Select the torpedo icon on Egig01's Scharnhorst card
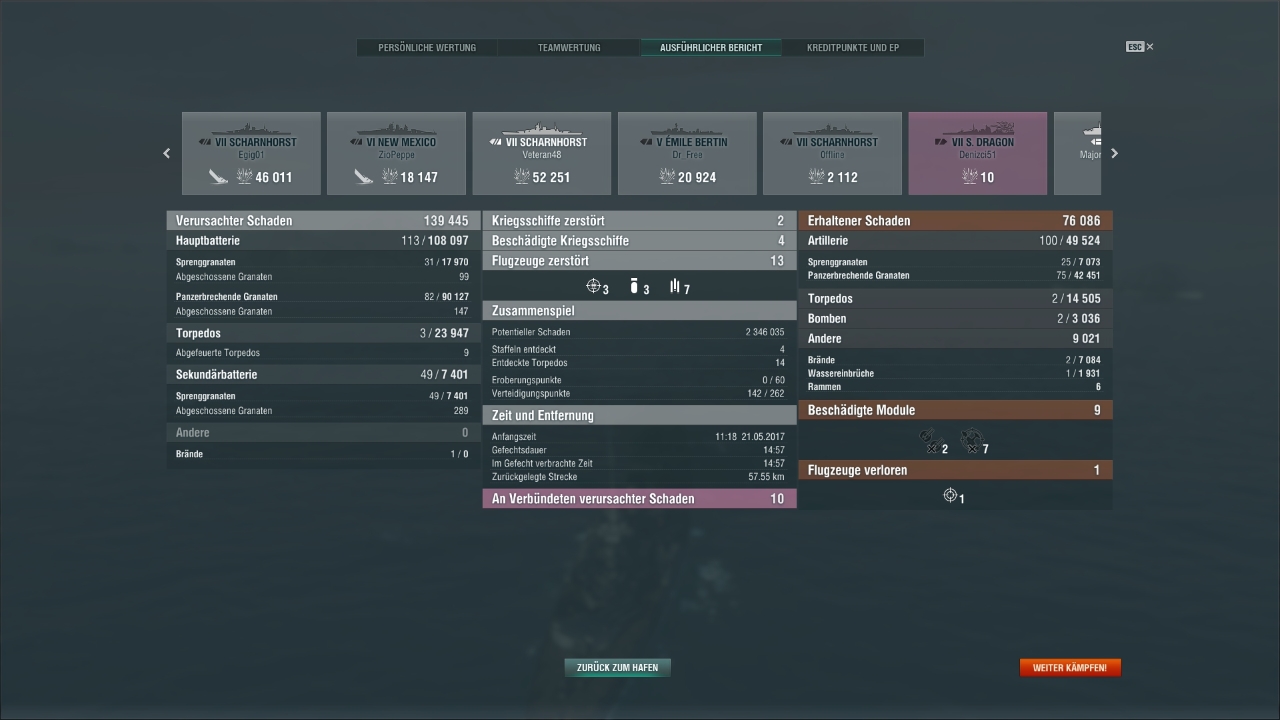Viewport: 1280px width, 720px height. pyautogui.click(x=219, y=176)
